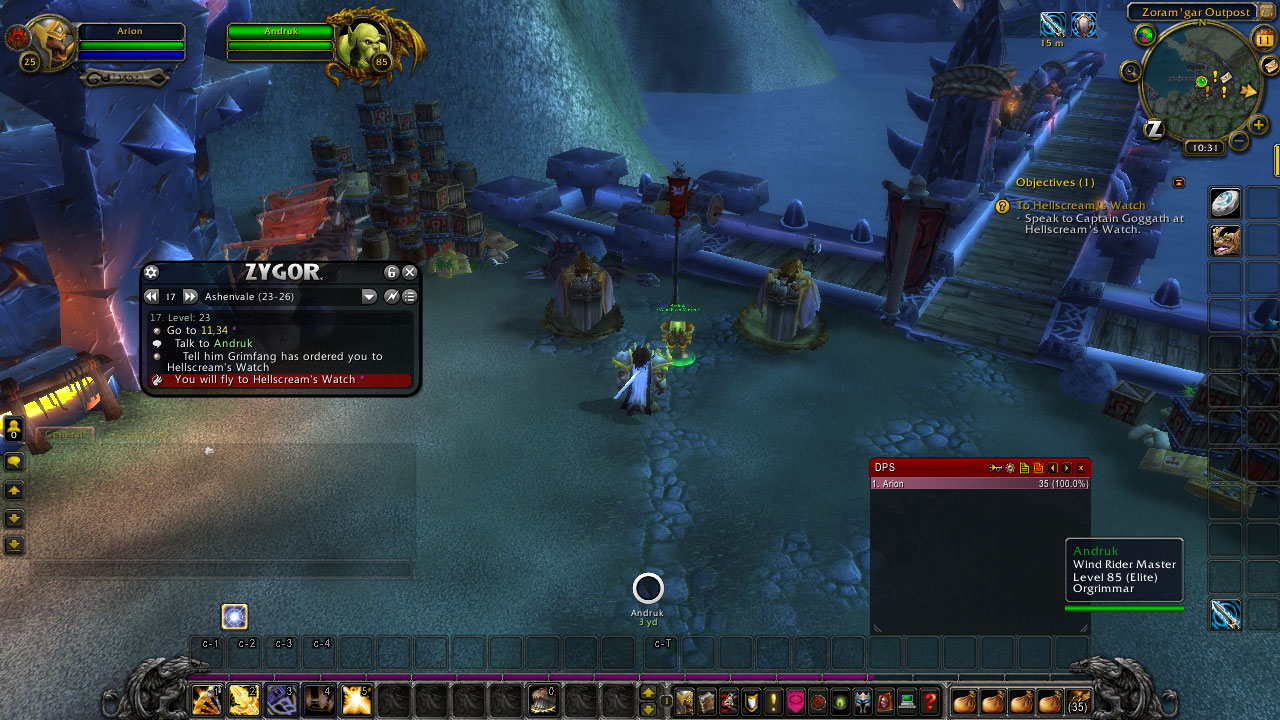Open the Game Menu computer icon

(905, 701)
